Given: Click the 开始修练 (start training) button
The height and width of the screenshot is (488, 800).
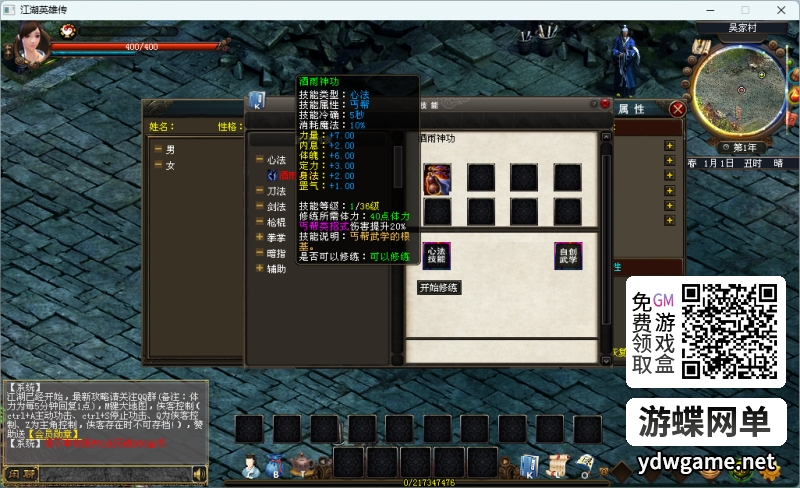Looking at the screenshot, I should click(x=440, y=288).
